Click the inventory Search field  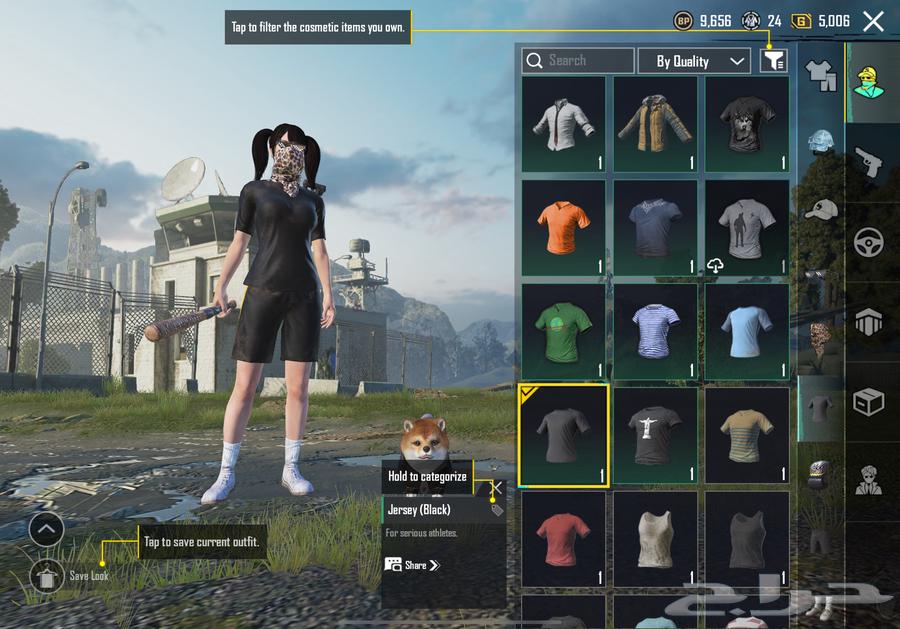pyautogui.click(x=578, y=61)
